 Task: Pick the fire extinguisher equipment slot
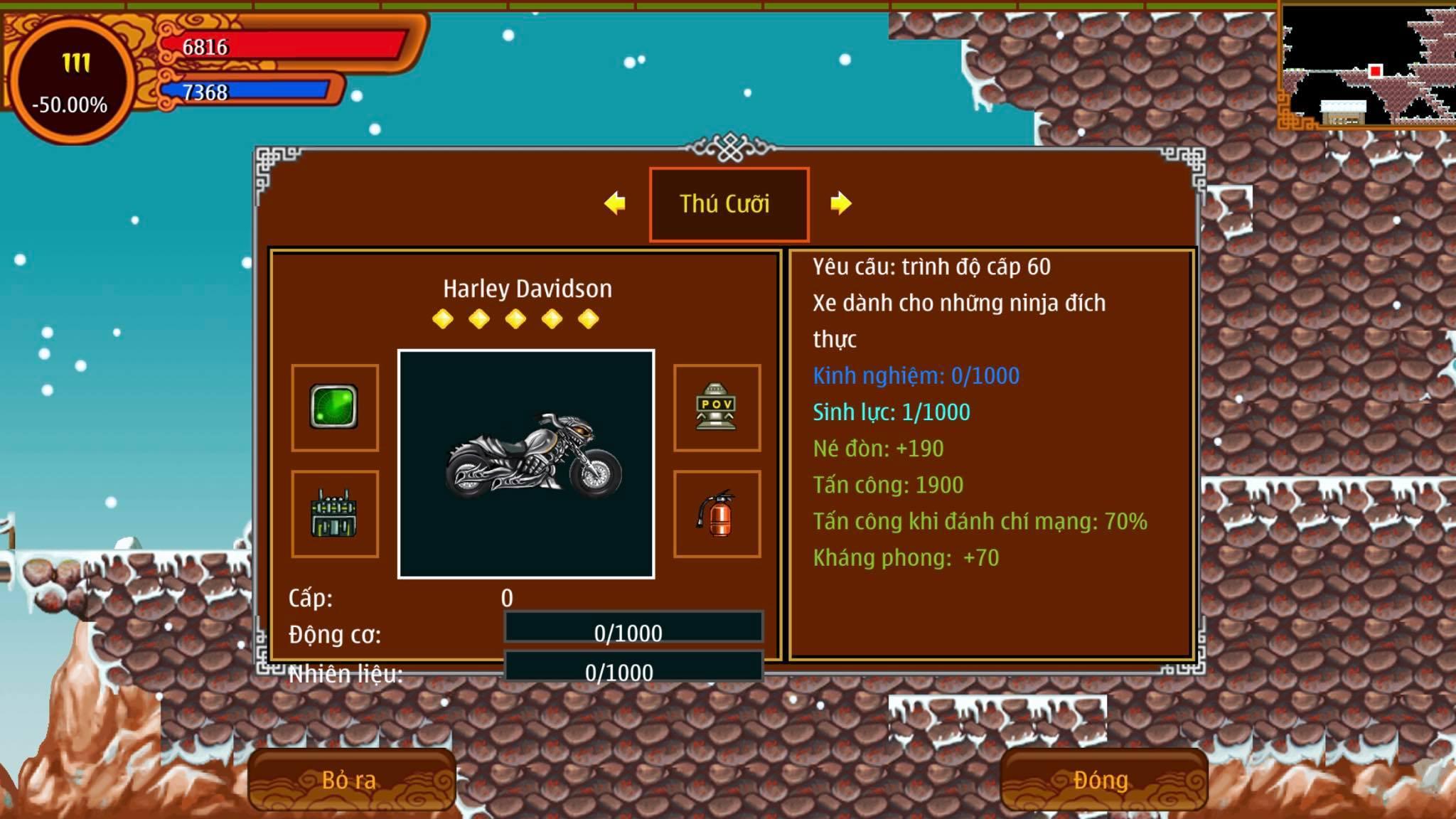pyautogui.click(x=717, y=513)
